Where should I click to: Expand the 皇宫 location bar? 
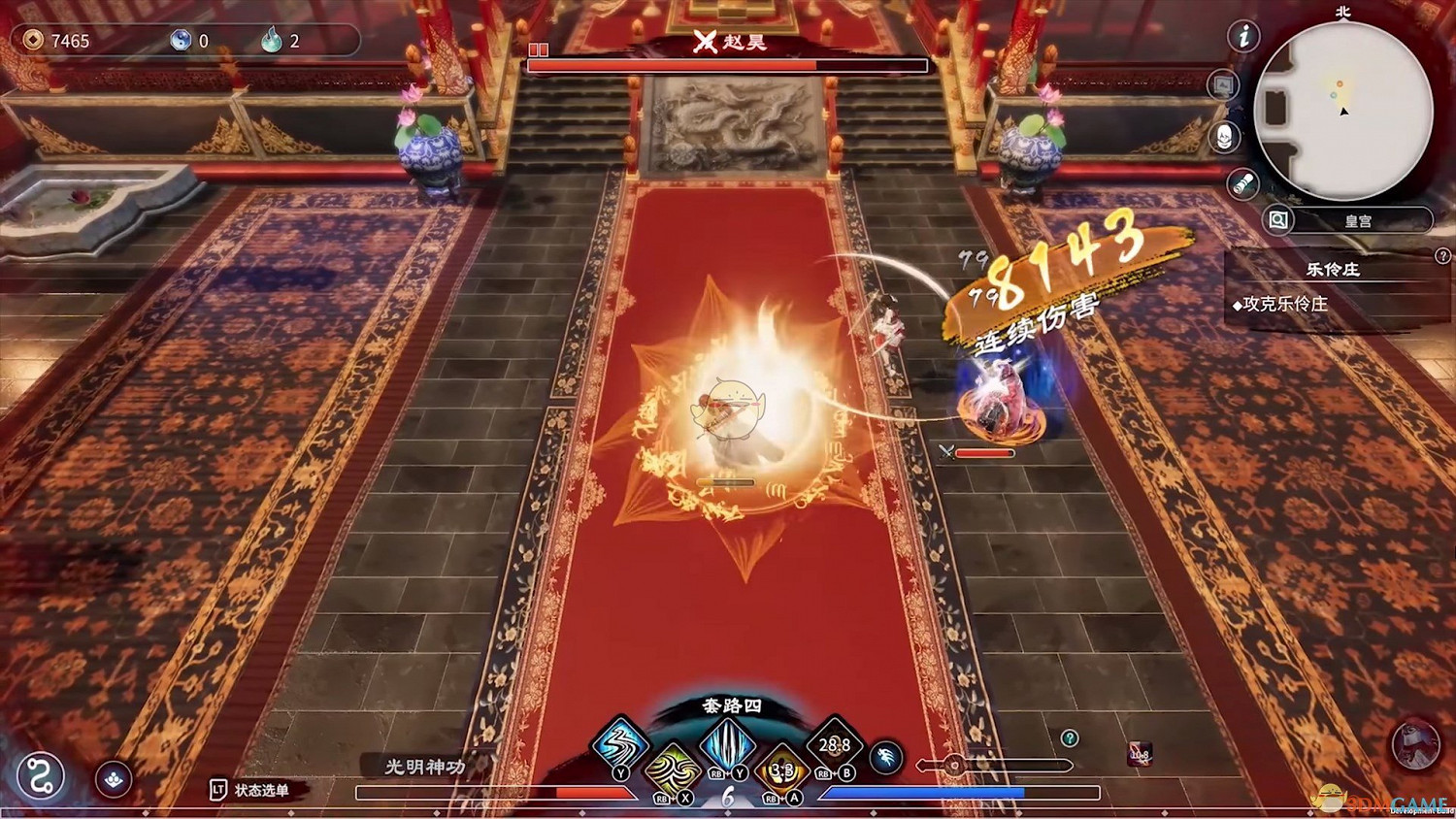1358,220
